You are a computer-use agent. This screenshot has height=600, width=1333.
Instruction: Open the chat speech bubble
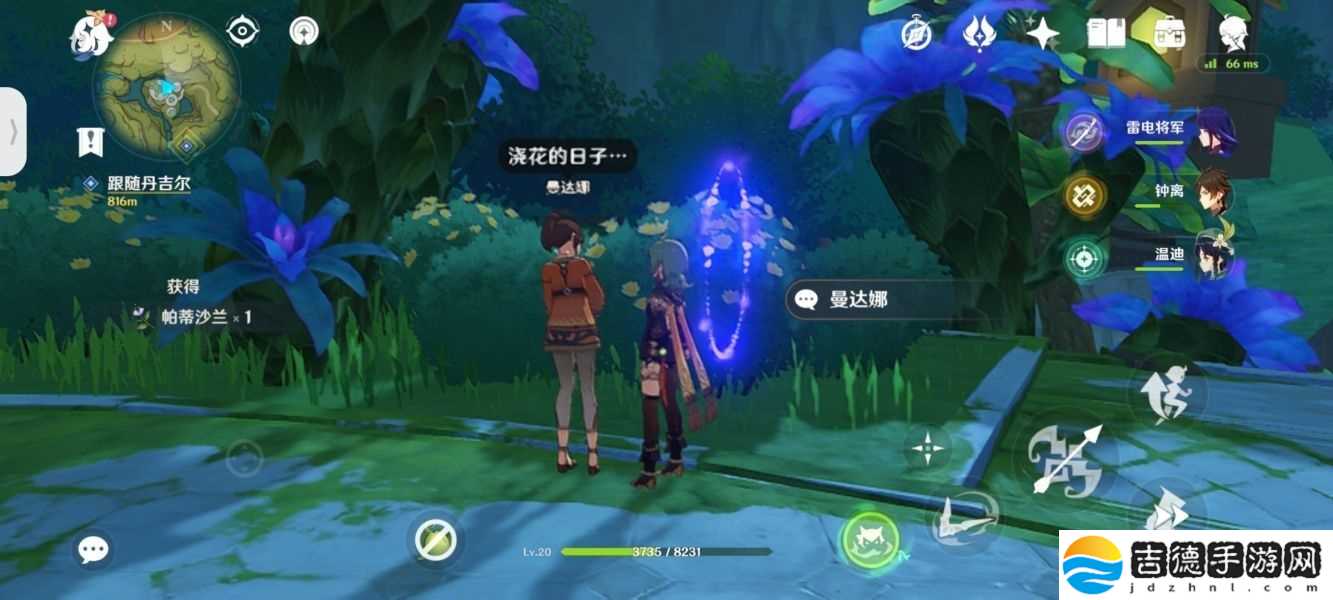tap(94, 549)
